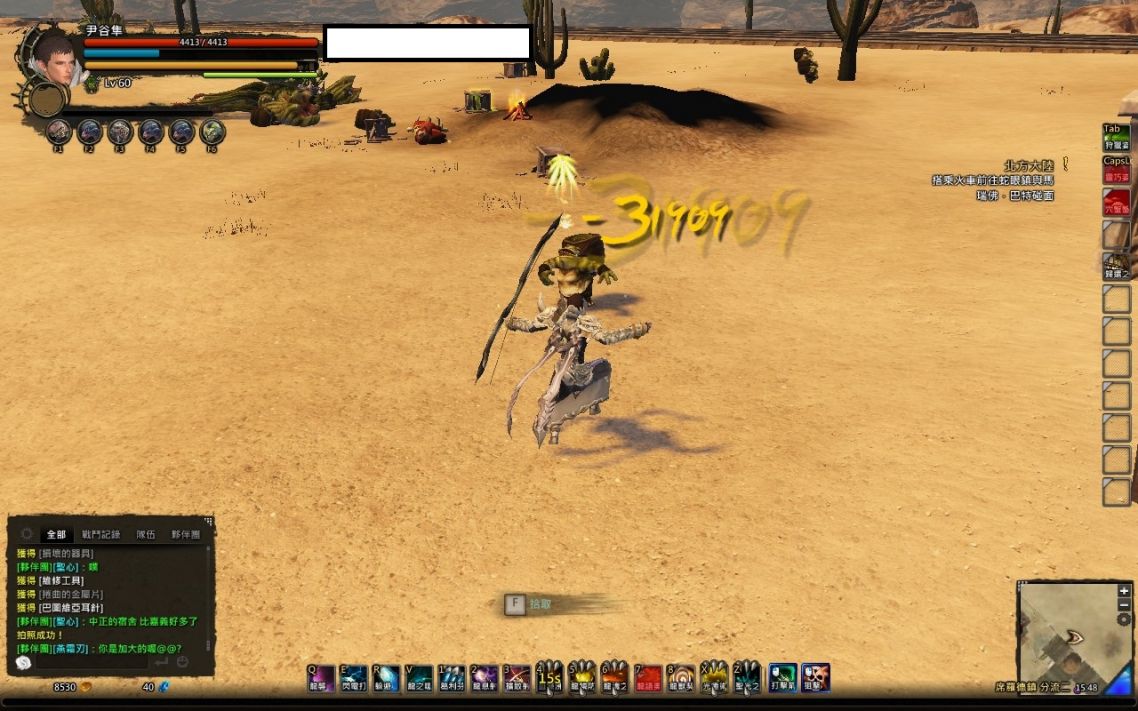Viewport: 1138px width, 711px height.
Task: Open the 戰鬥記錄 combat log tab
Action: (100, 535)
